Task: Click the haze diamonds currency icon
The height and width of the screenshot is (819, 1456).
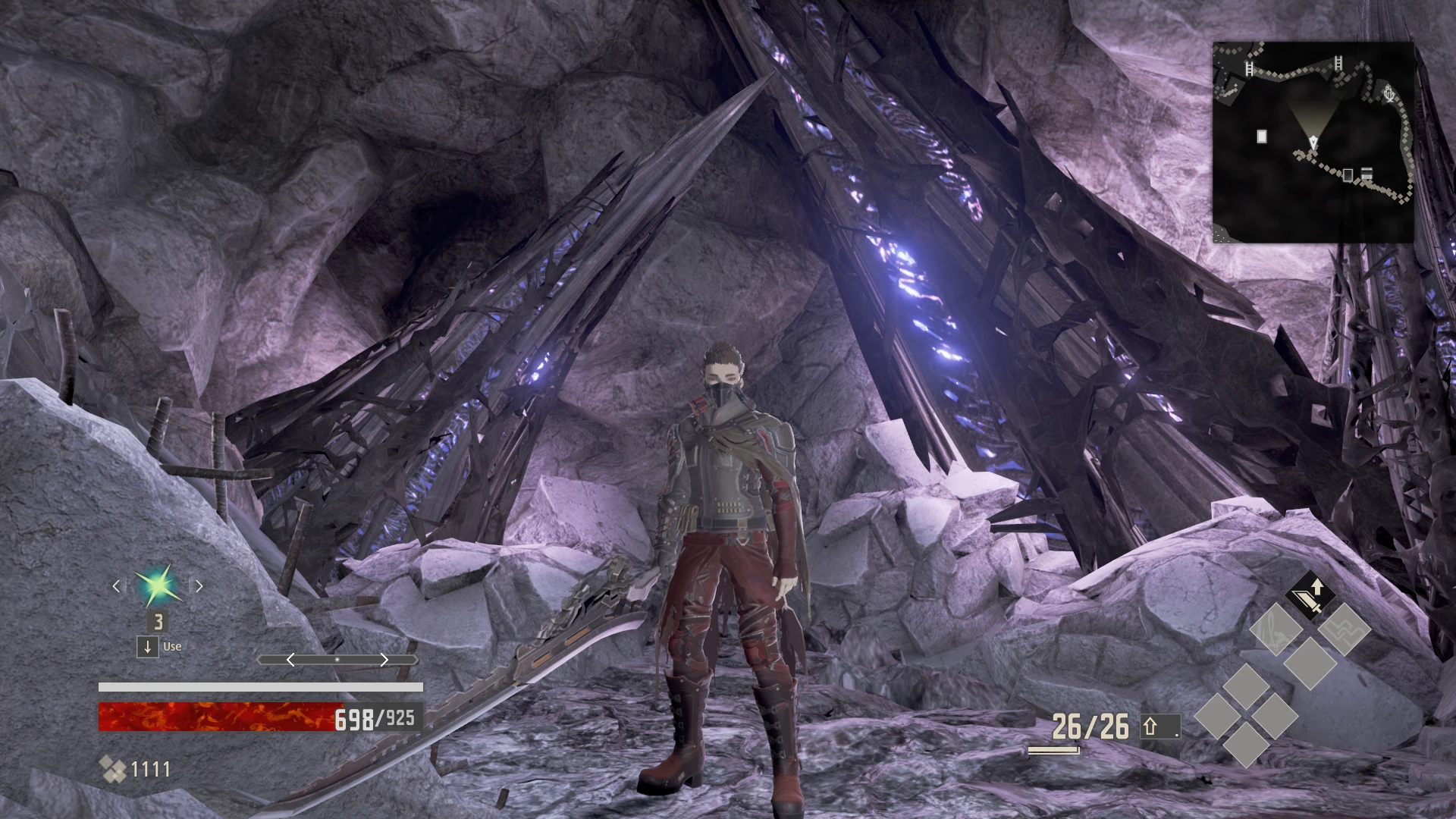Action: 113,770
